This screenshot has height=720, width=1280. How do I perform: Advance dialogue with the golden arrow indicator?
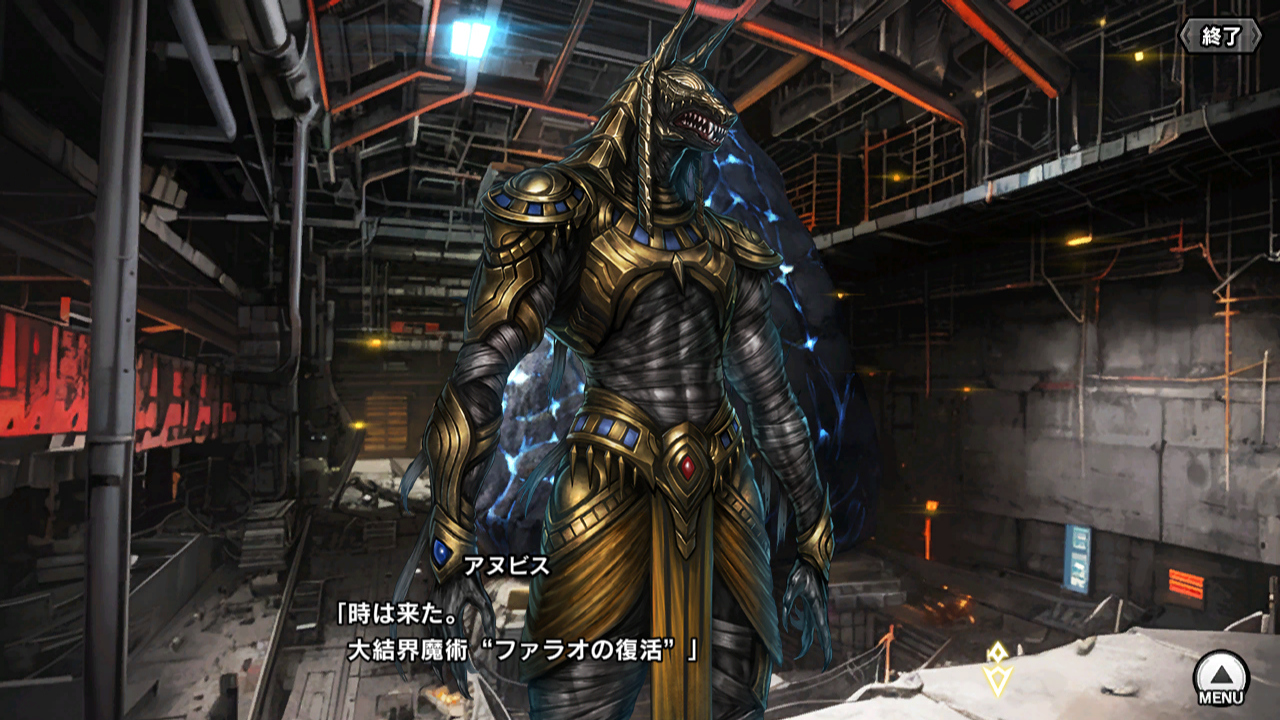[997, 669]
